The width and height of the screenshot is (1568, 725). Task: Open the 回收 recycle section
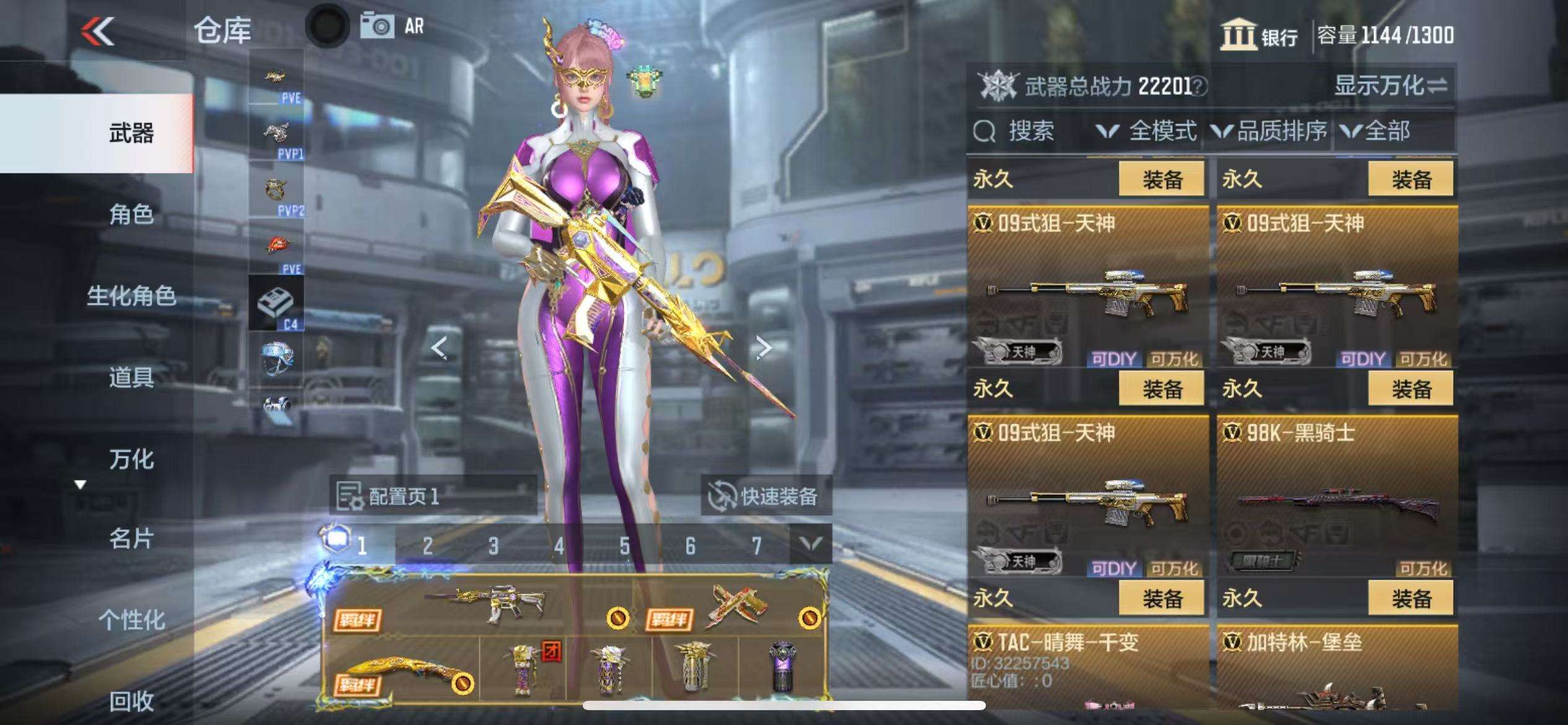tap(131, 701)
